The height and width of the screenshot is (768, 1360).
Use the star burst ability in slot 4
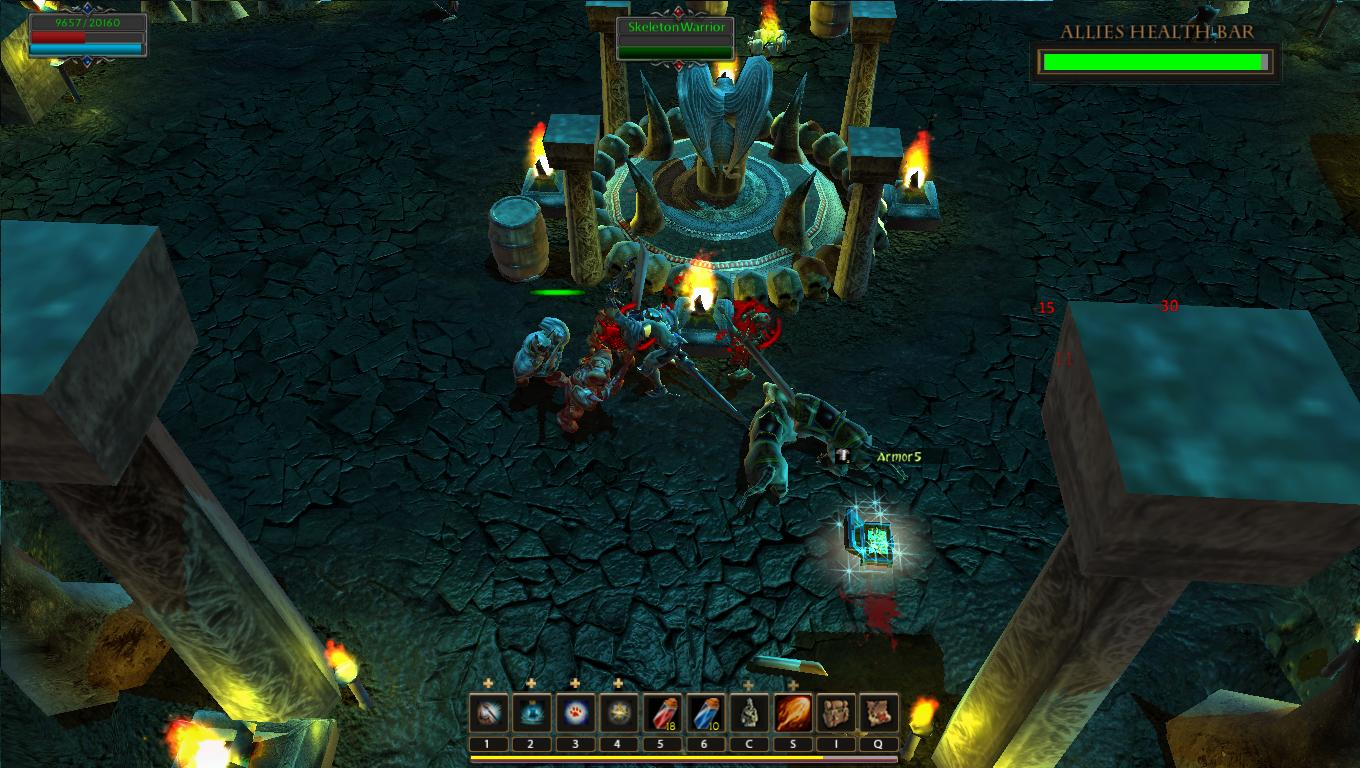[618, 711]
